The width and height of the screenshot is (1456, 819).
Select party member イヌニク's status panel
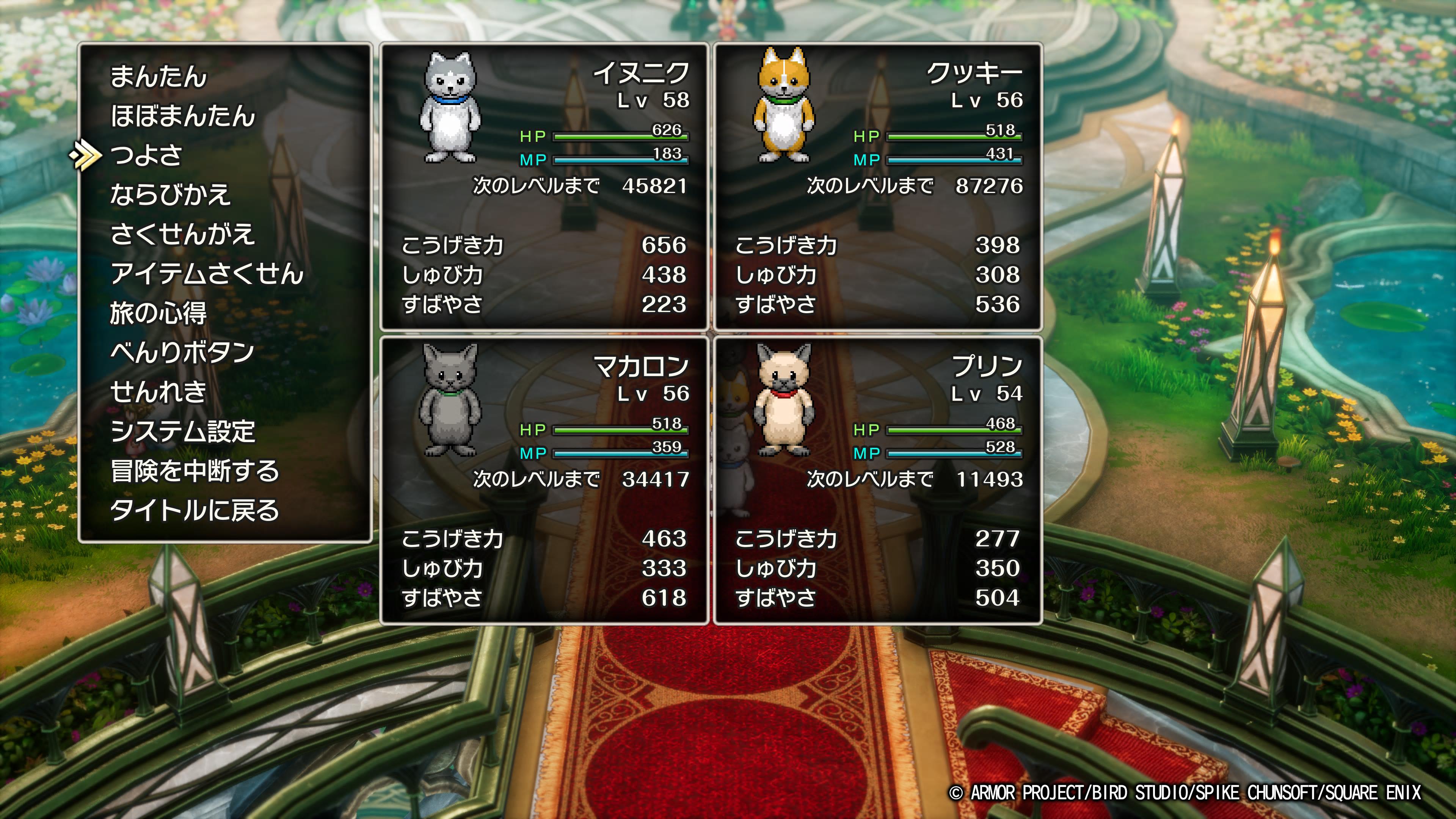(544, 187)
